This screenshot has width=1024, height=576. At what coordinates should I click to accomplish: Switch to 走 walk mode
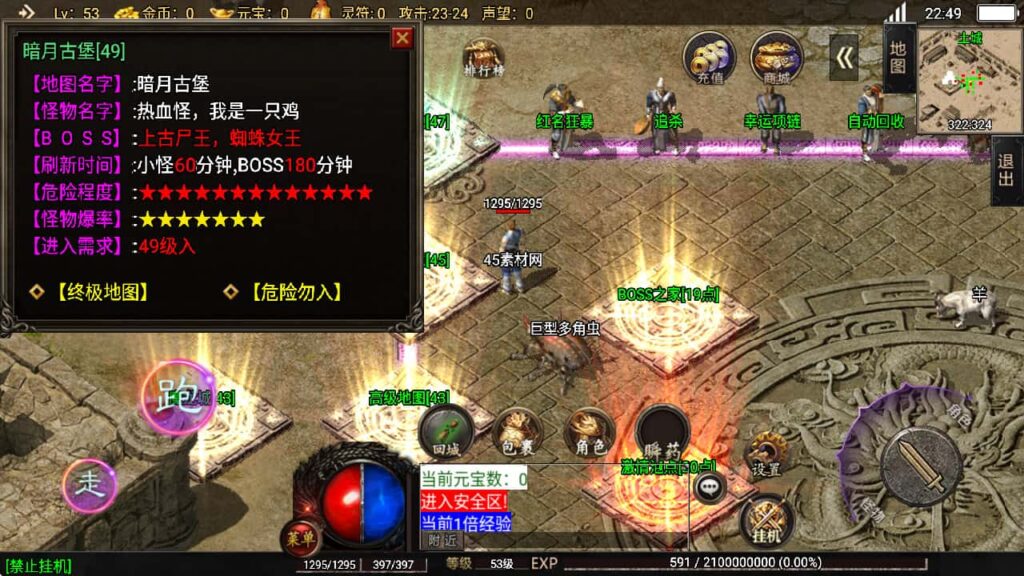tap(90, 485)
